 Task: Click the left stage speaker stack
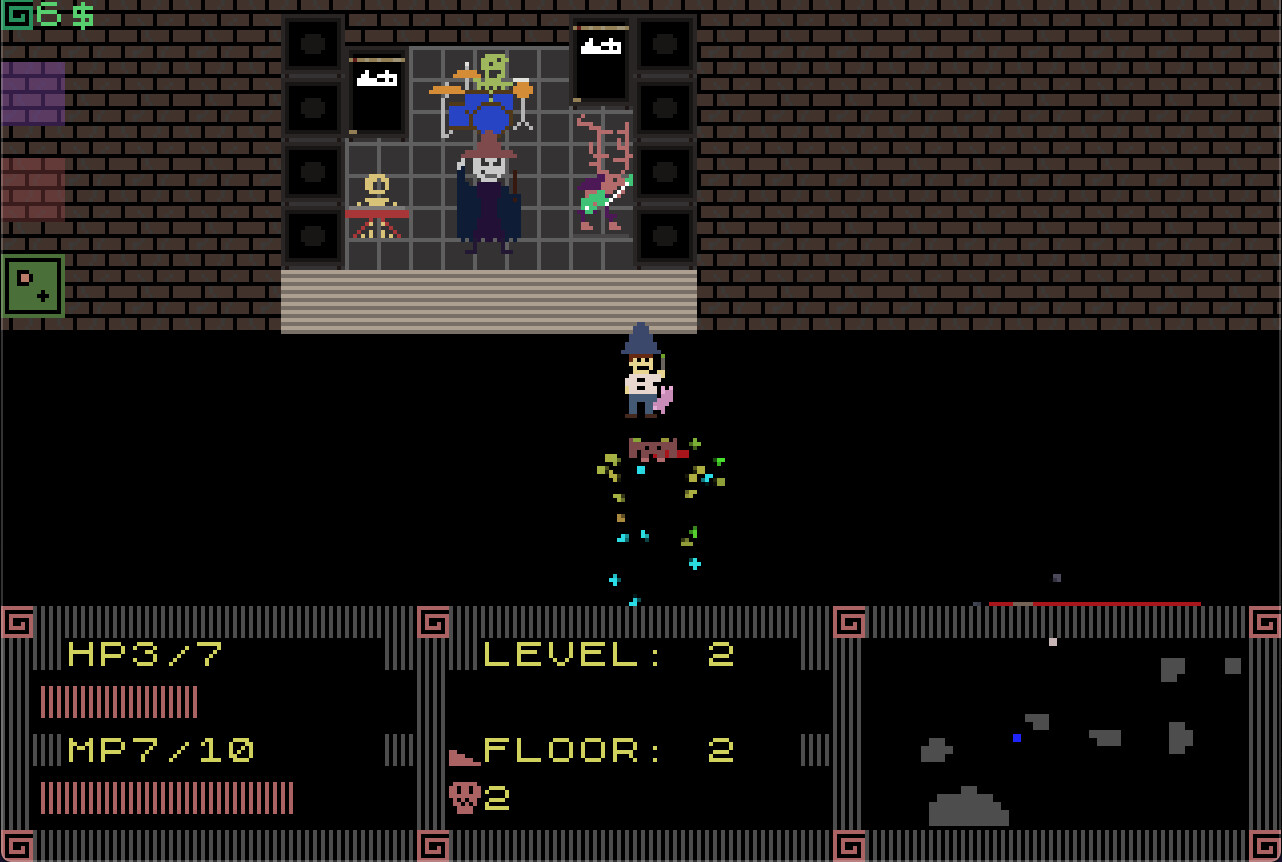pyautogui.click(x=311, y=140)
